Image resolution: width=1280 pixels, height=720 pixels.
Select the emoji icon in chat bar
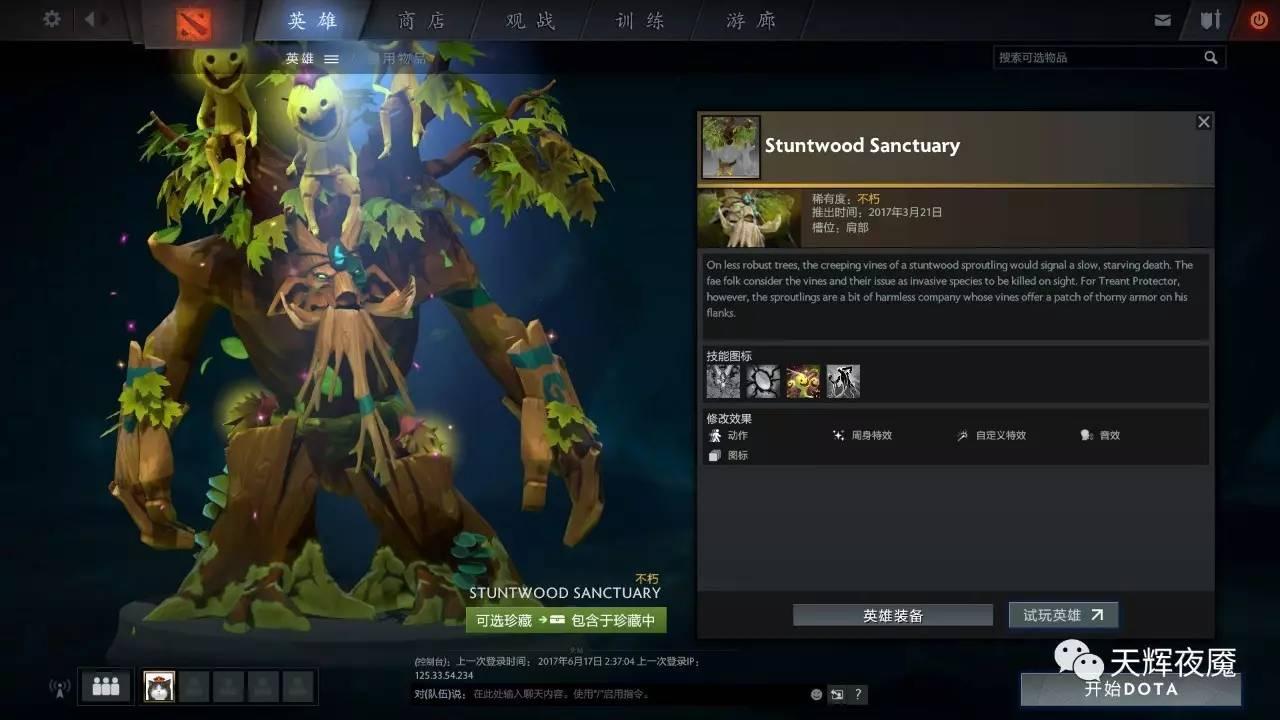(x=815, y=694)
